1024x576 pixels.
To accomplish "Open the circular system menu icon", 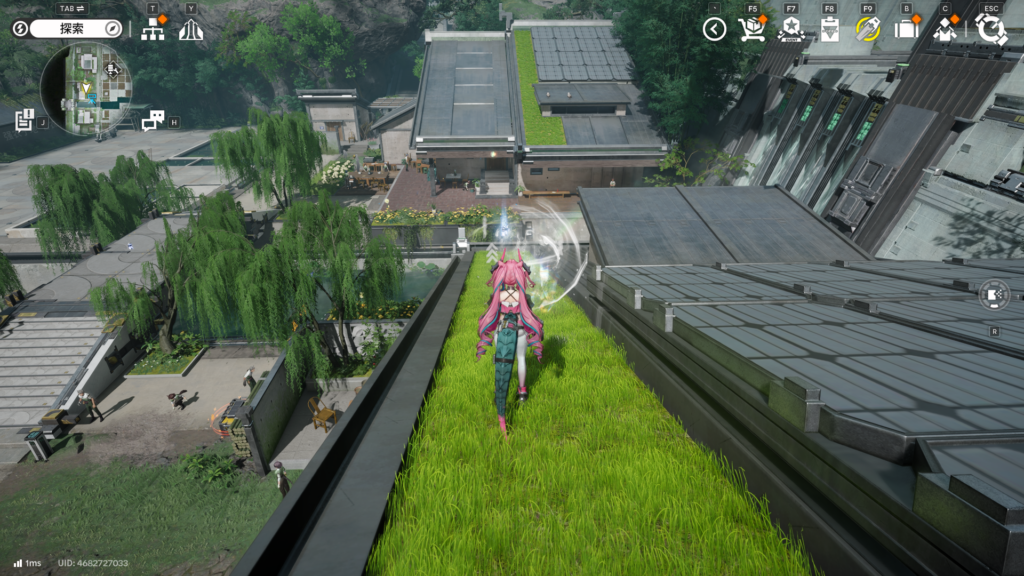I will point(991,29).
